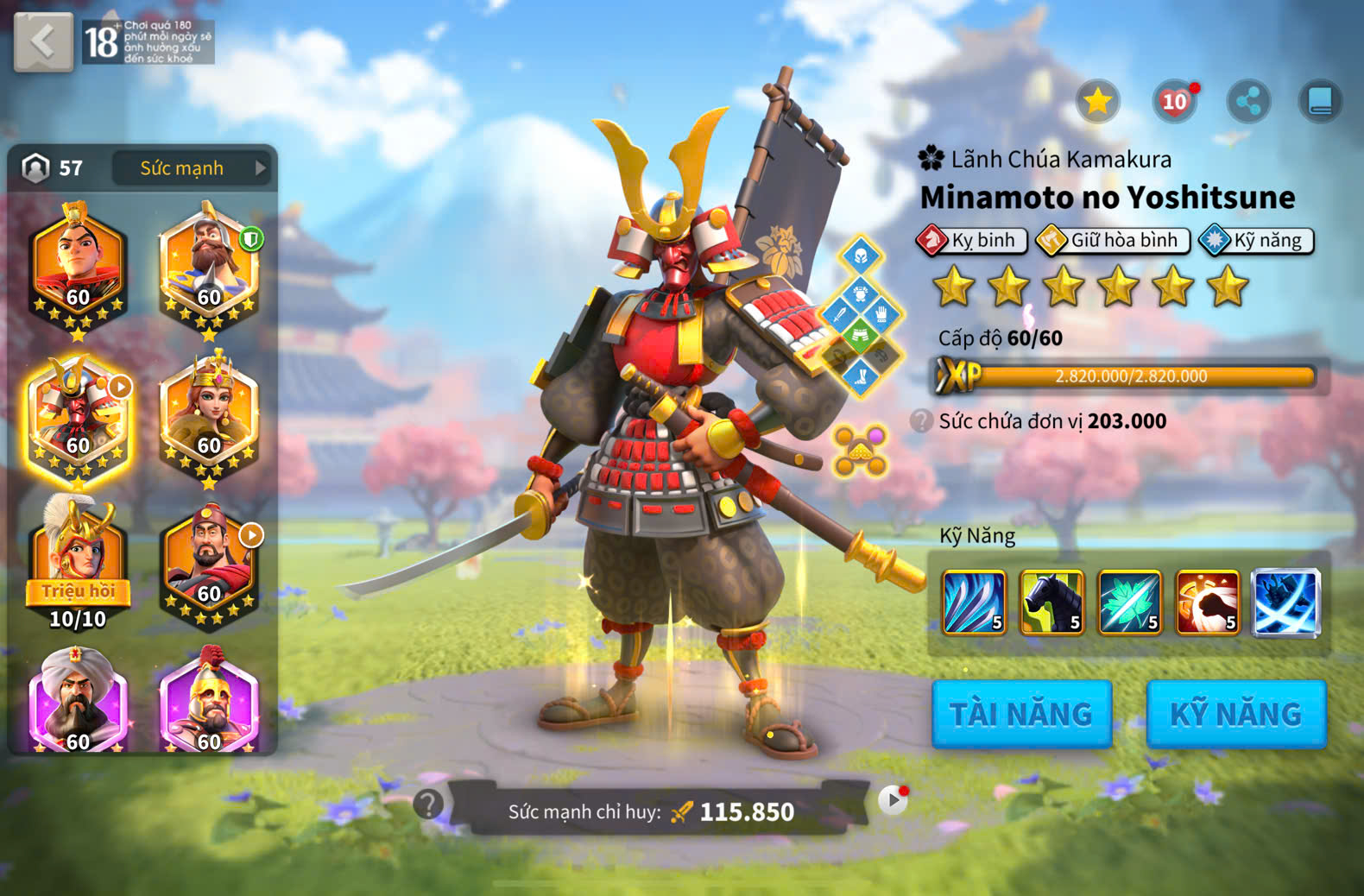Open the blue book biography icon

1320,102
